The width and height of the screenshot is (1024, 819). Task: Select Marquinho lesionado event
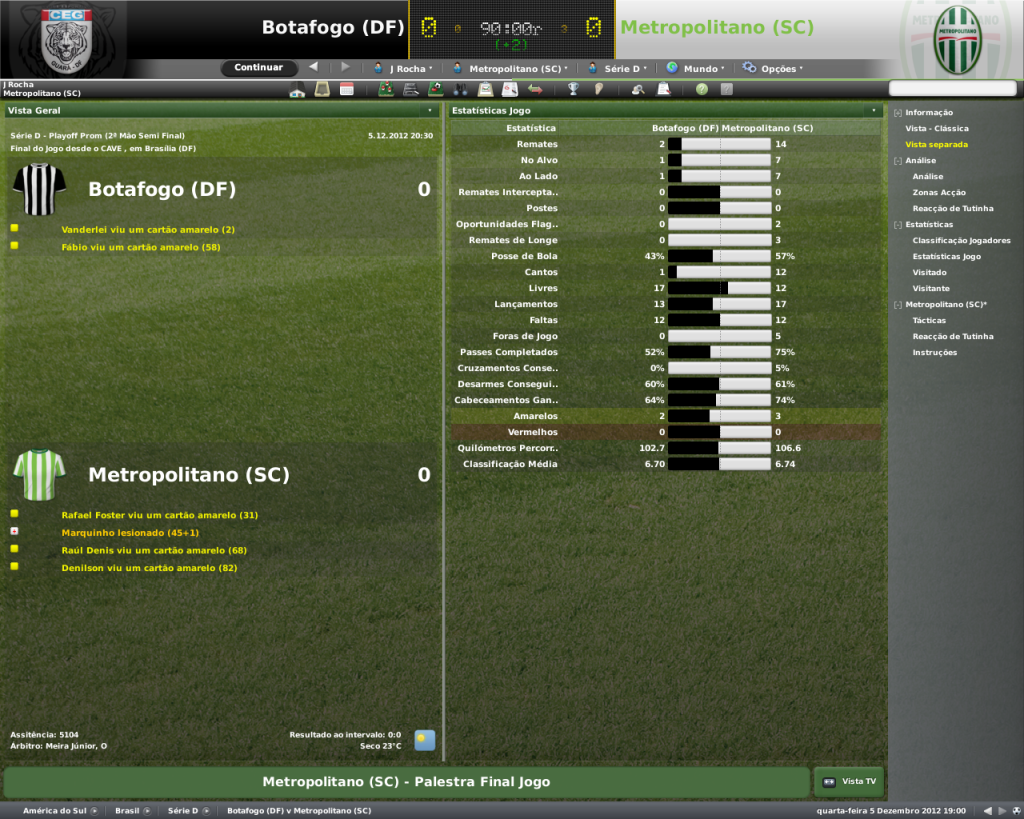pos(130,533)
